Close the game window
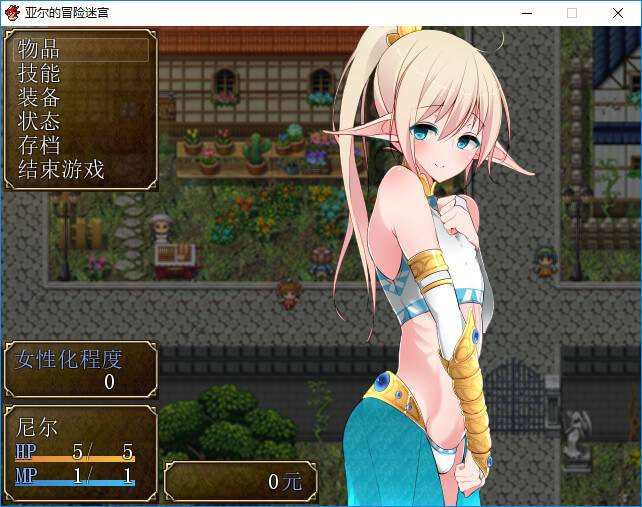Viewport: 642px width, 507px height. coord(618,13)
